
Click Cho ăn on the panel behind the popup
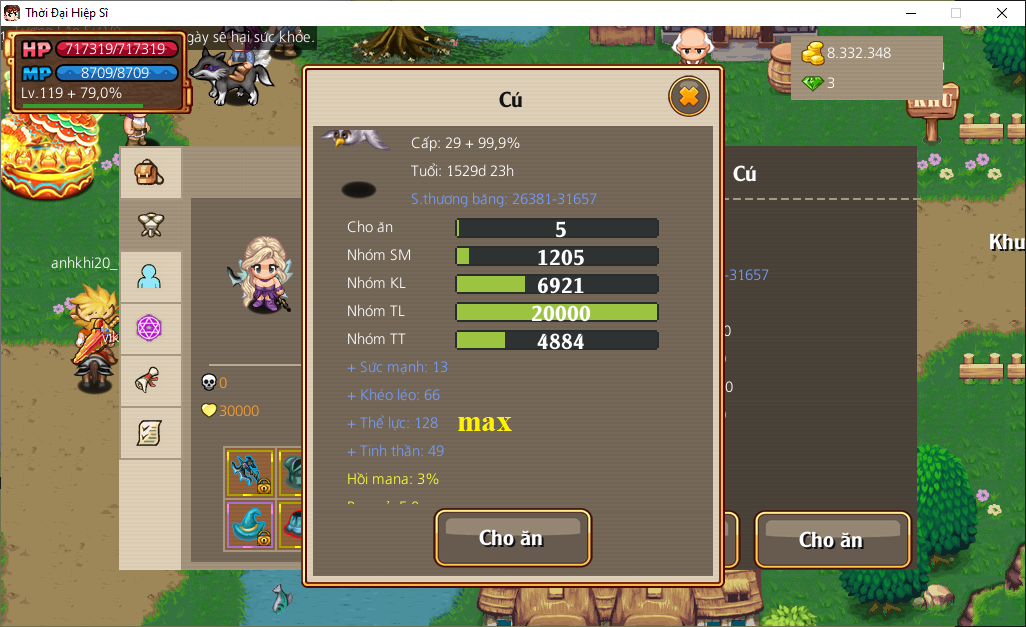(x=831, y=540)
